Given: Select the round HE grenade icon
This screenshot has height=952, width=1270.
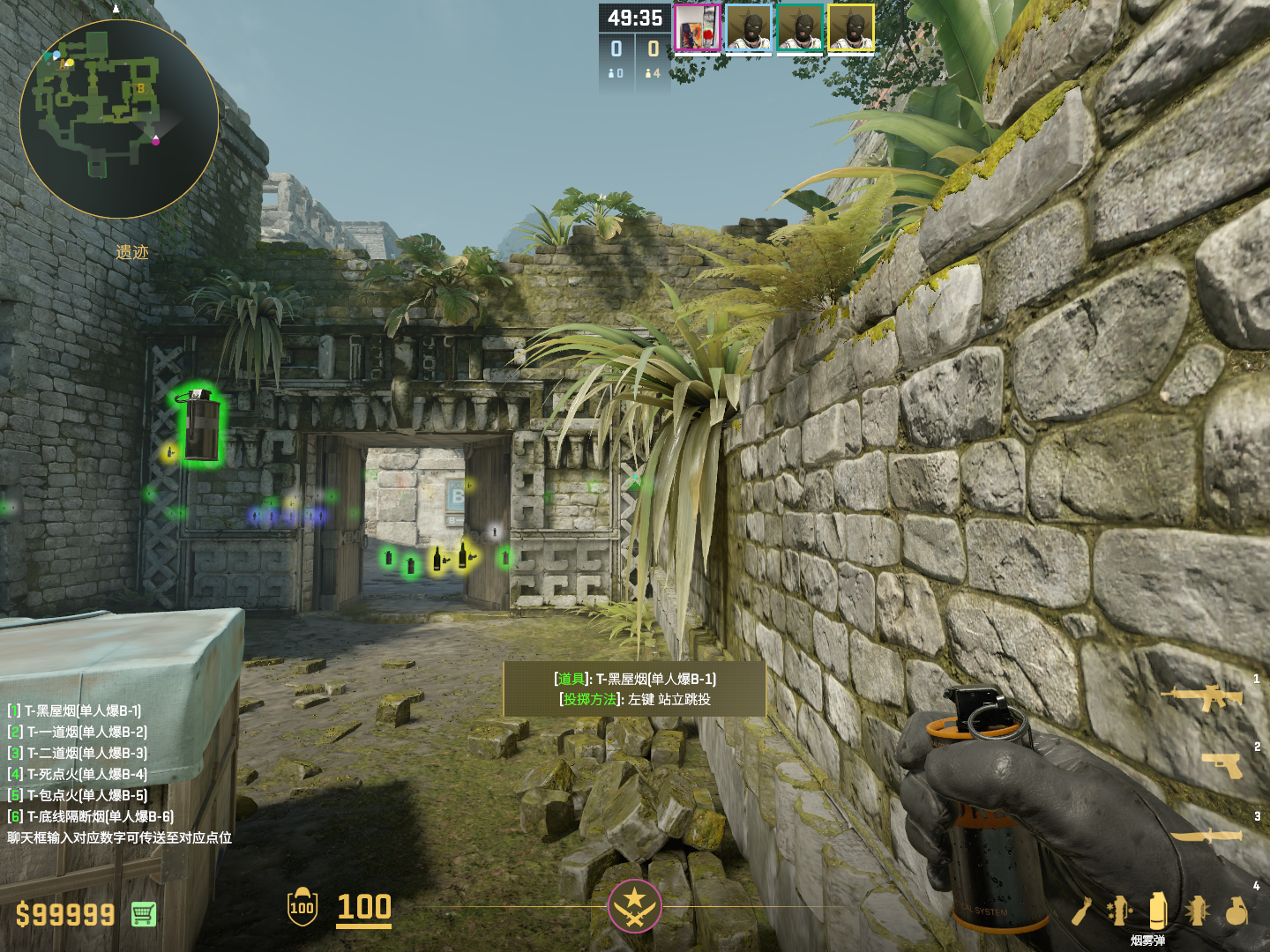Looking at the screenshot, I should pos(1236,911).
